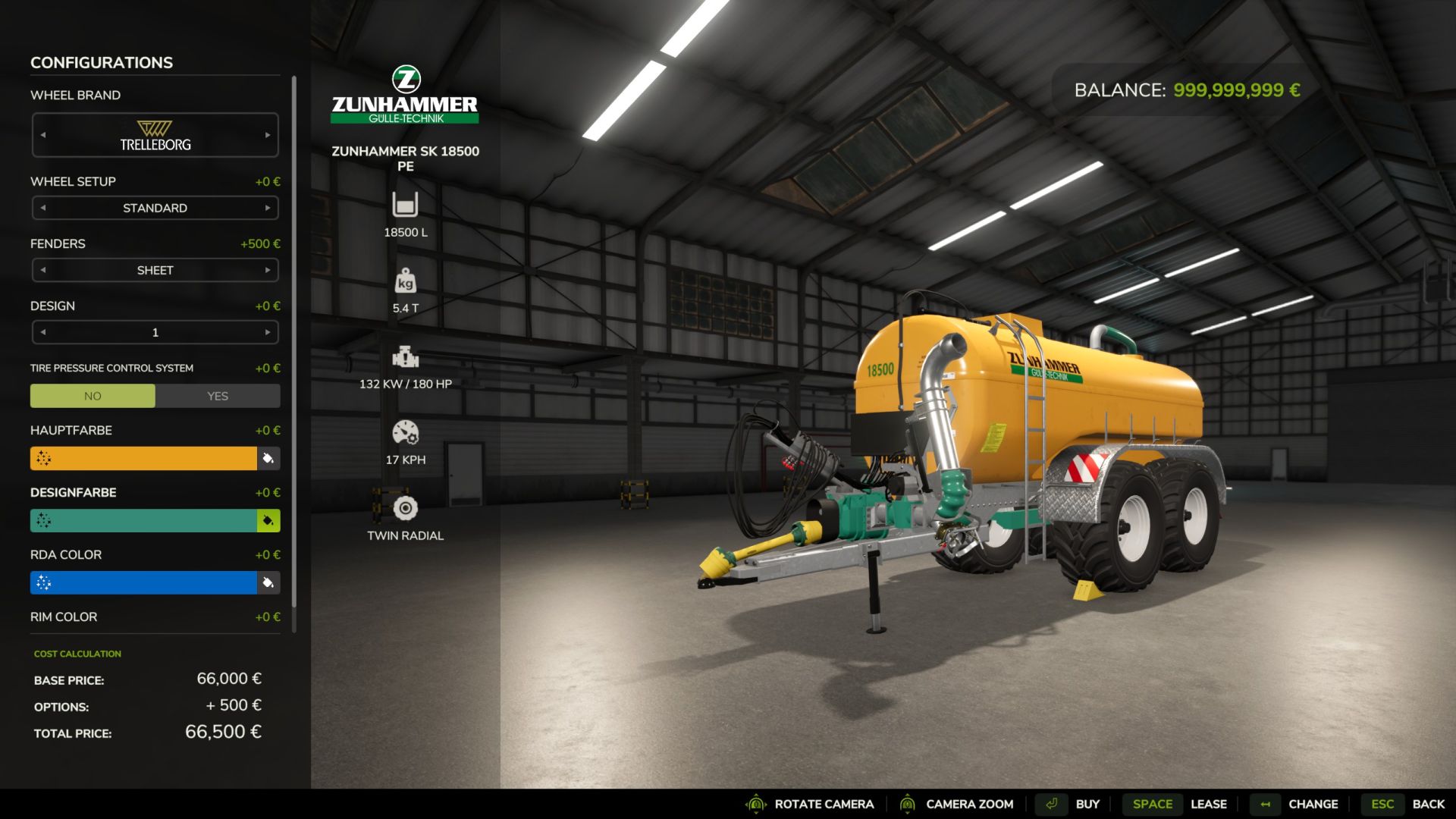Advance to next design number

click(268, 332)
